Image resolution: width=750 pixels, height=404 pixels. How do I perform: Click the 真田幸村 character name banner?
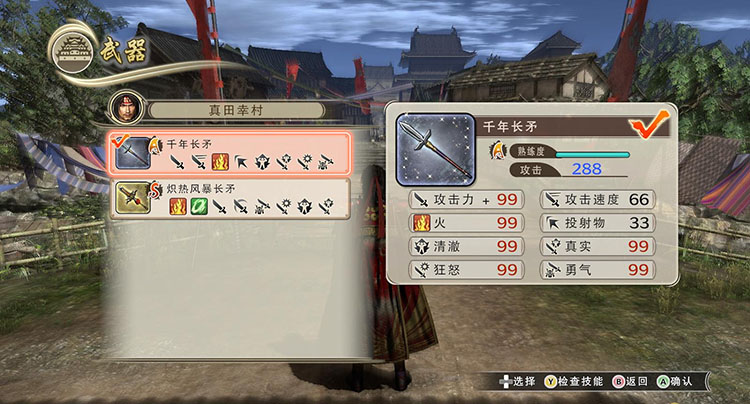pos(236,109)
